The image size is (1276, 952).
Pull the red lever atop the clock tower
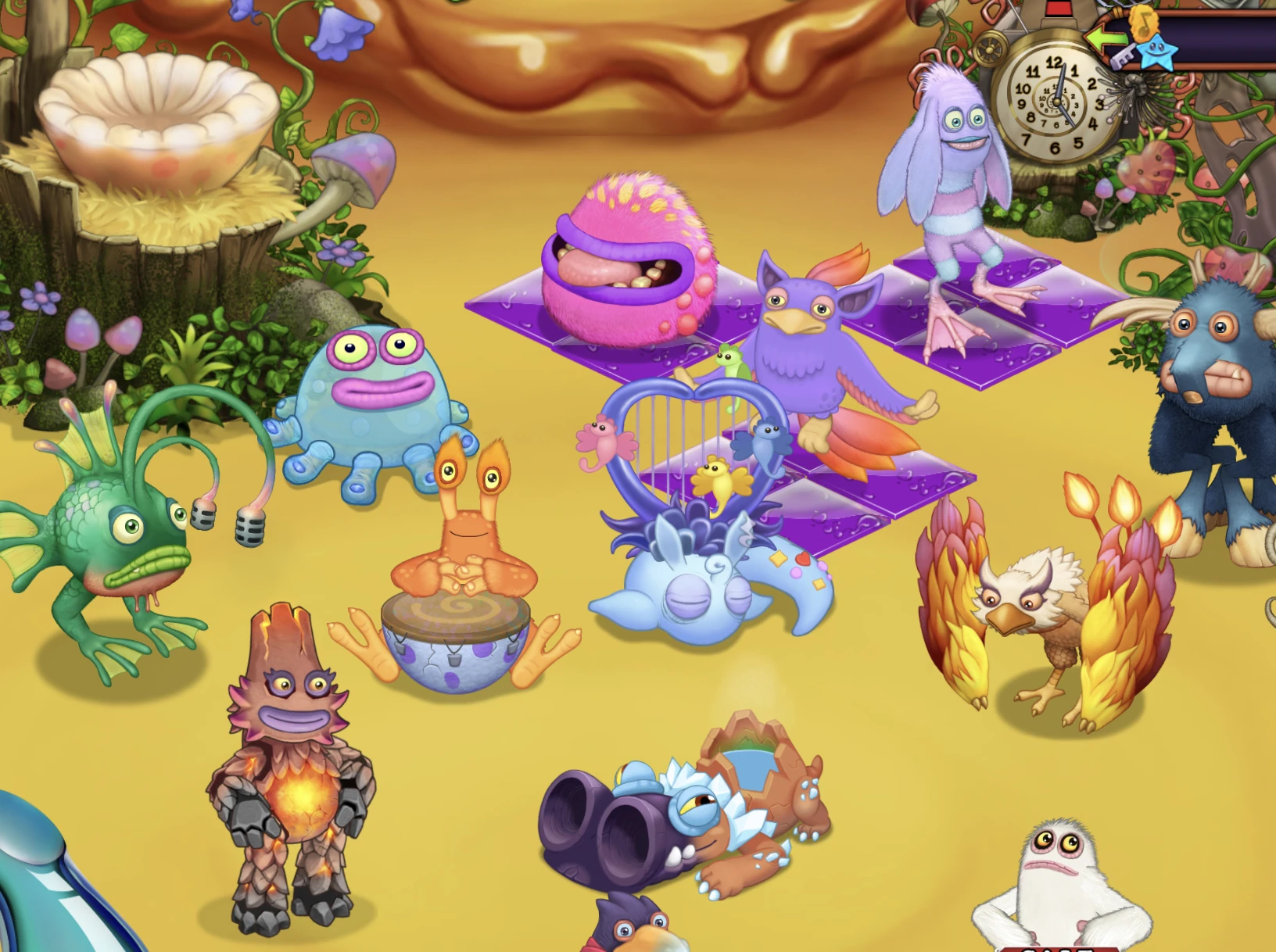click(1058, 9)
